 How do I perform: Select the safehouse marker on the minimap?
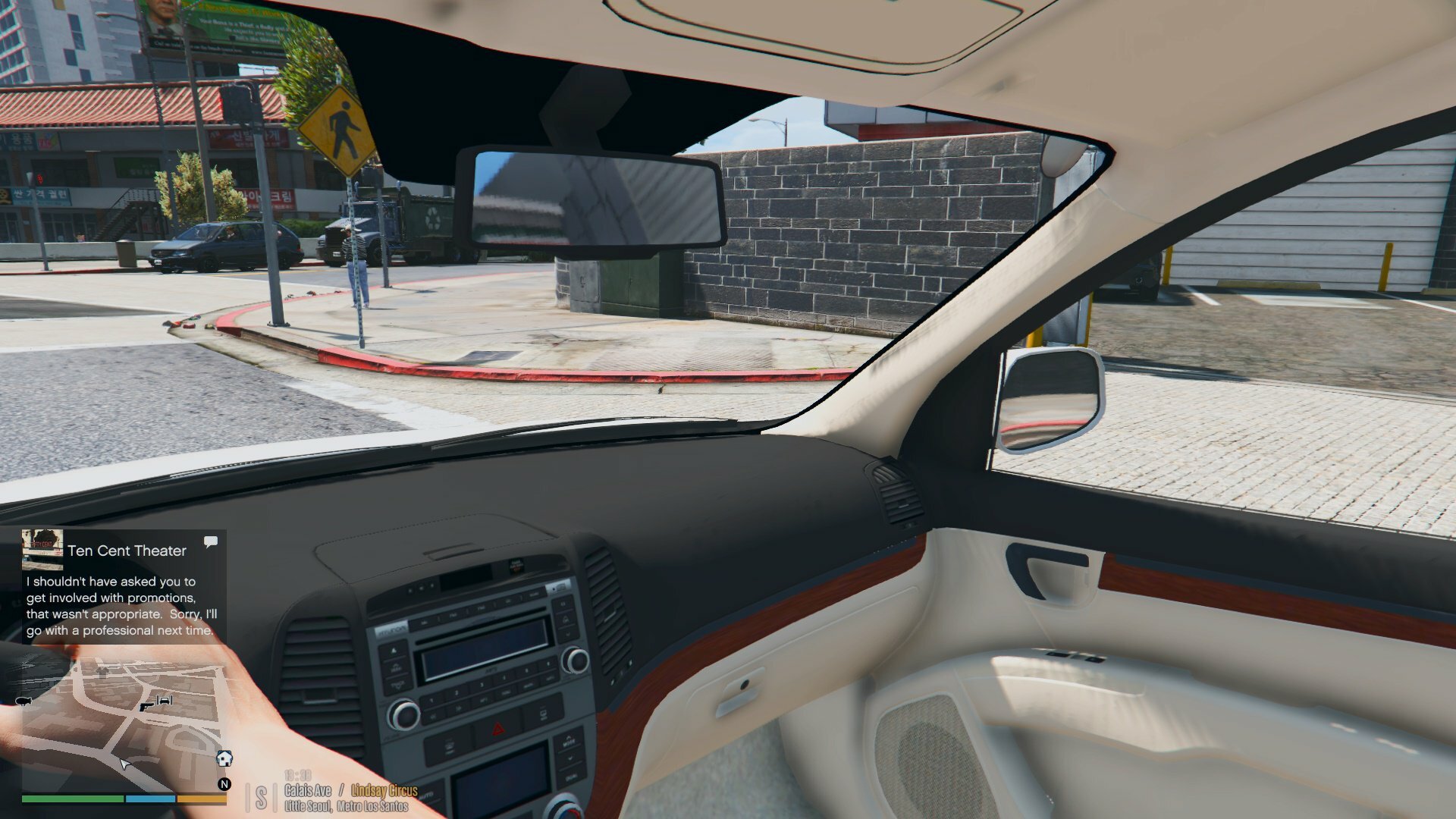point(224,758)
